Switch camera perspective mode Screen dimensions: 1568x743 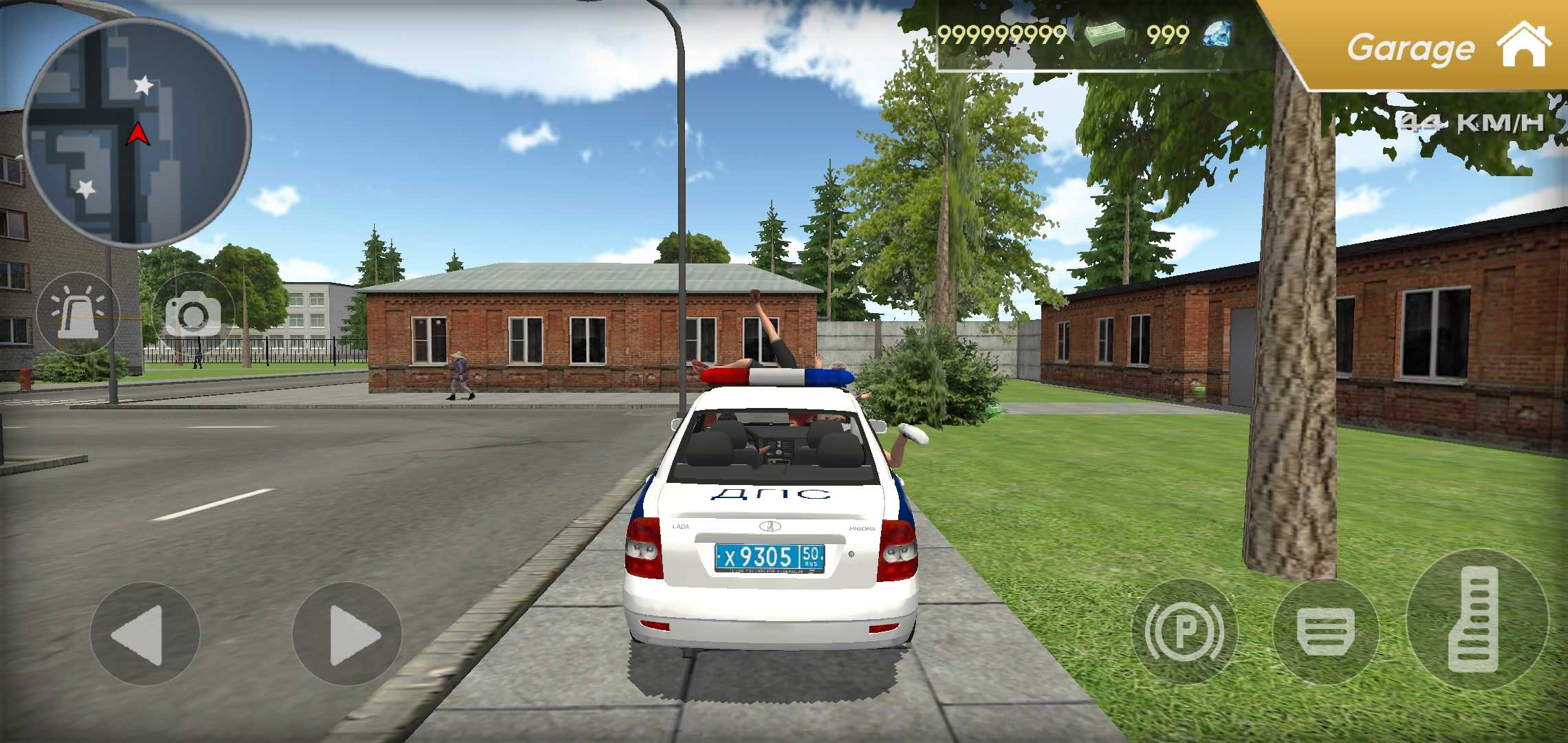point(195,311)
